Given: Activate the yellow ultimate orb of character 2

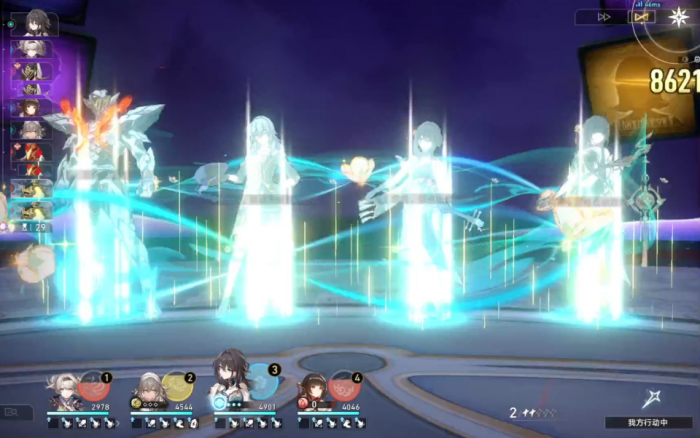Looking at the screenshot, I should tap(176, 385).
